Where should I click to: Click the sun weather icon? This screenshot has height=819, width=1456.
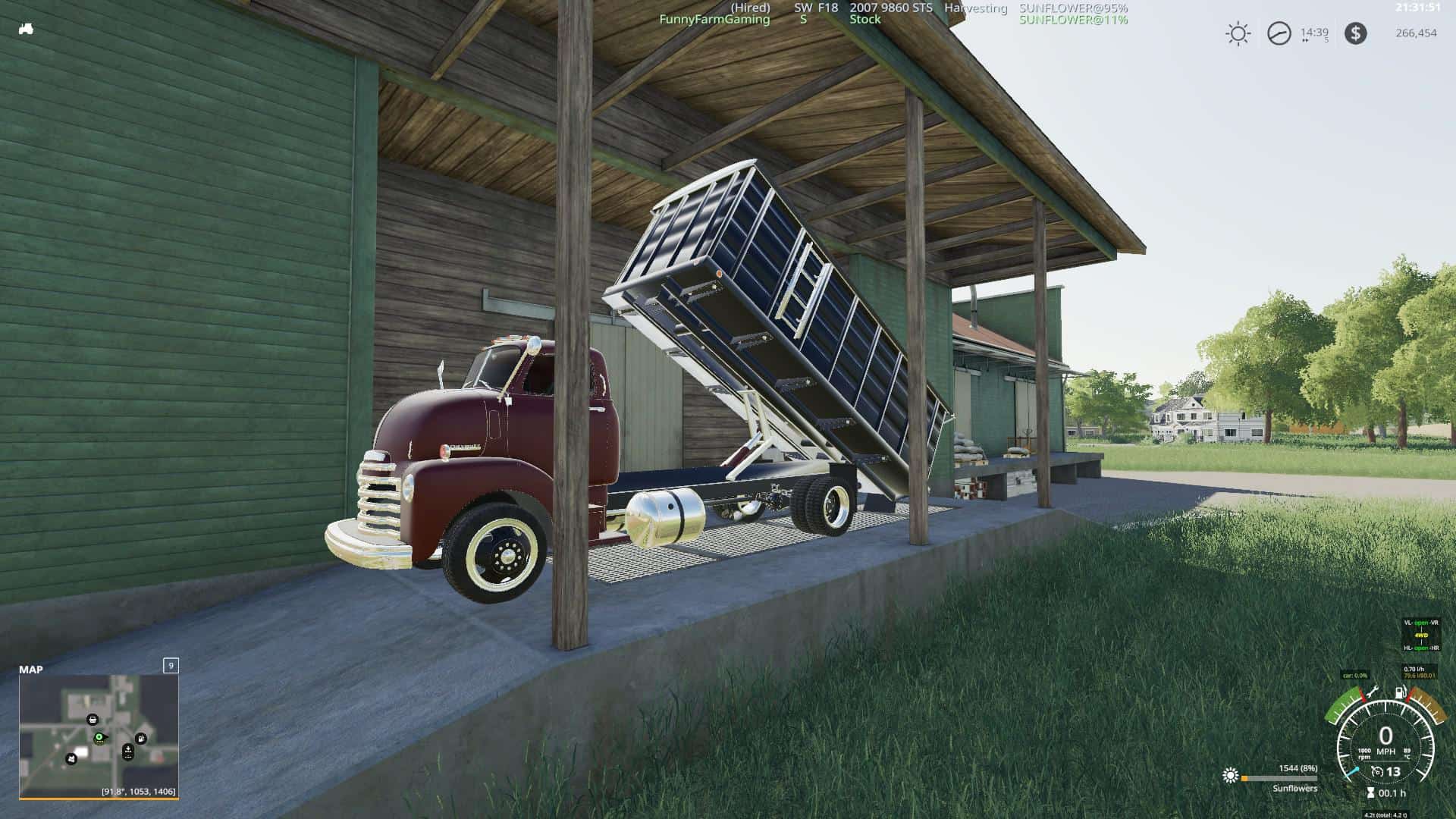click(1238, 33)
